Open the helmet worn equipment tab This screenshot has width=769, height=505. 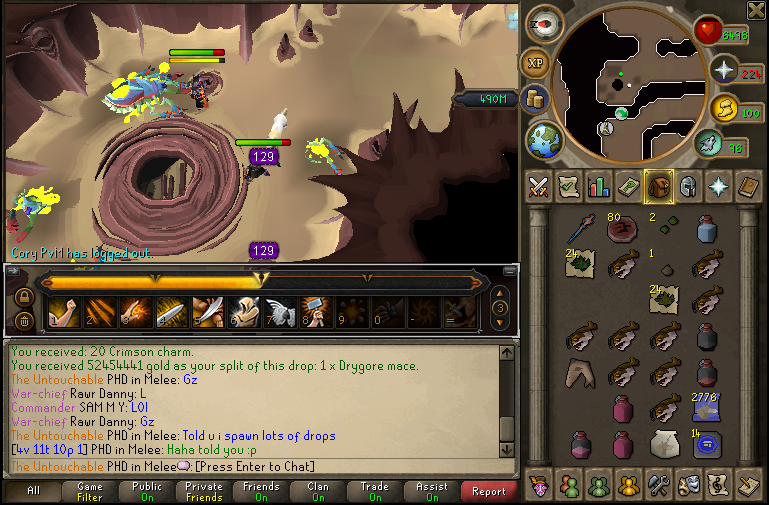pyautogui.click(x=688, y=186)
